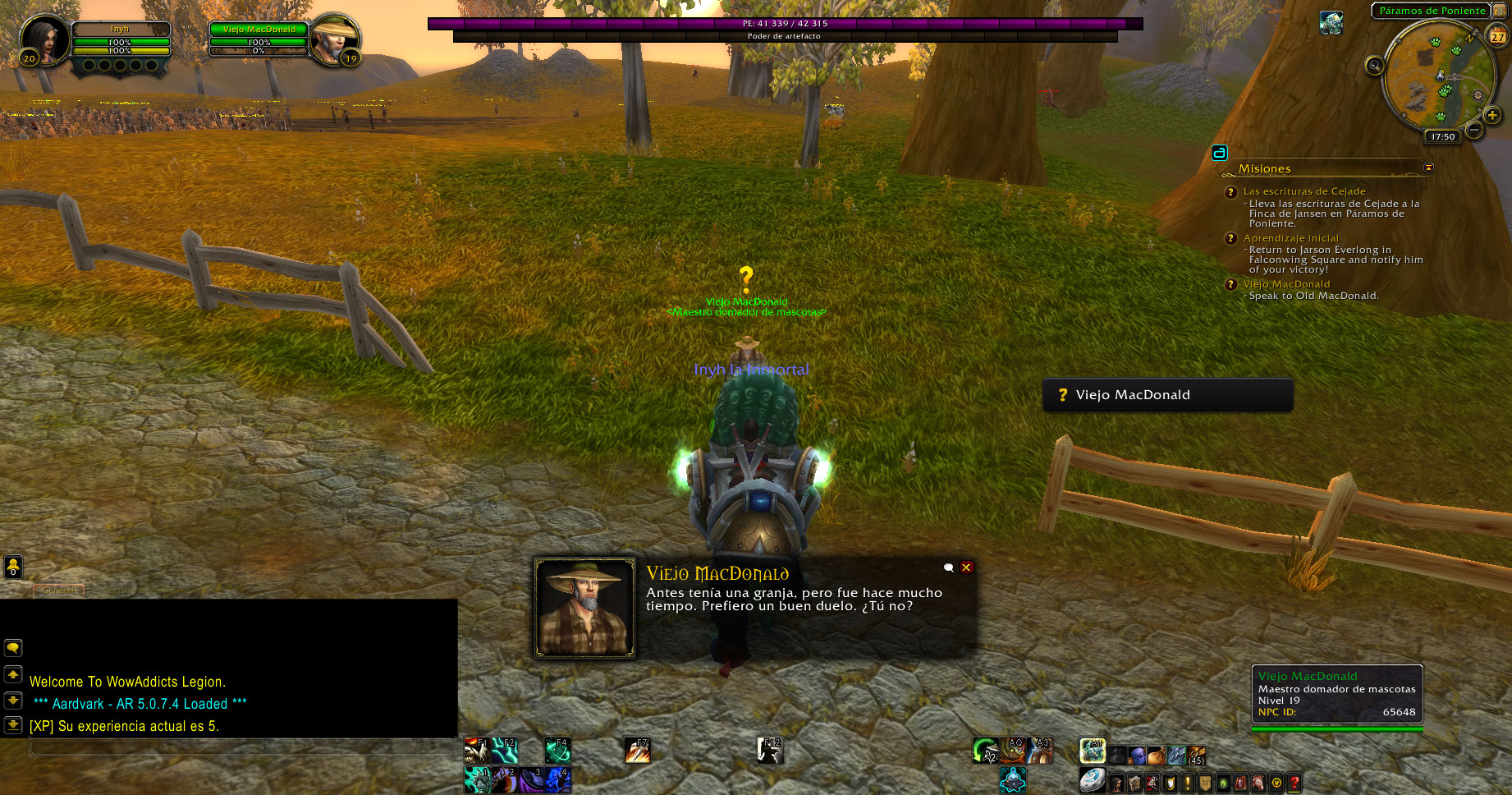This screenshot has height=795, width=1512.
Task: Open the minimap tracking magnifier button
Action: 1374,66
